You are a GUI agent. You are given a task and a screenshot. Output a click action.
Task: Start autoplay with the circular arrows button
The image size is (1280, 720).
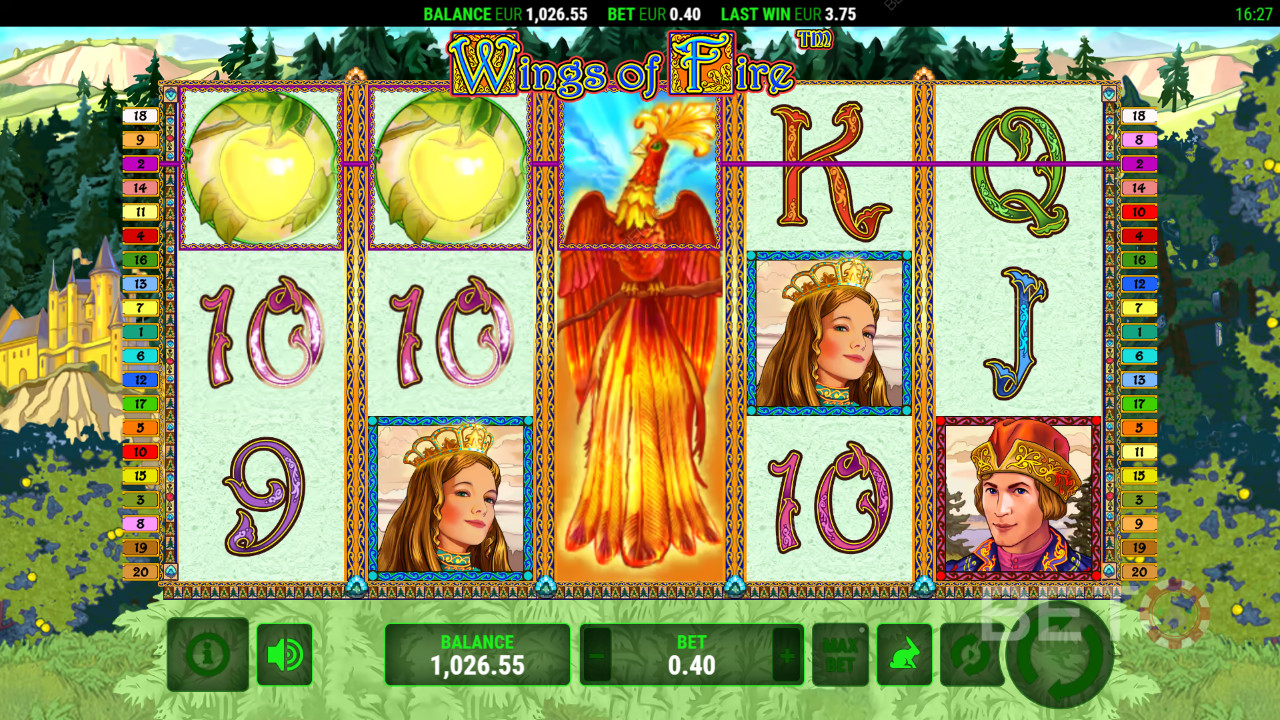point(968,655)
